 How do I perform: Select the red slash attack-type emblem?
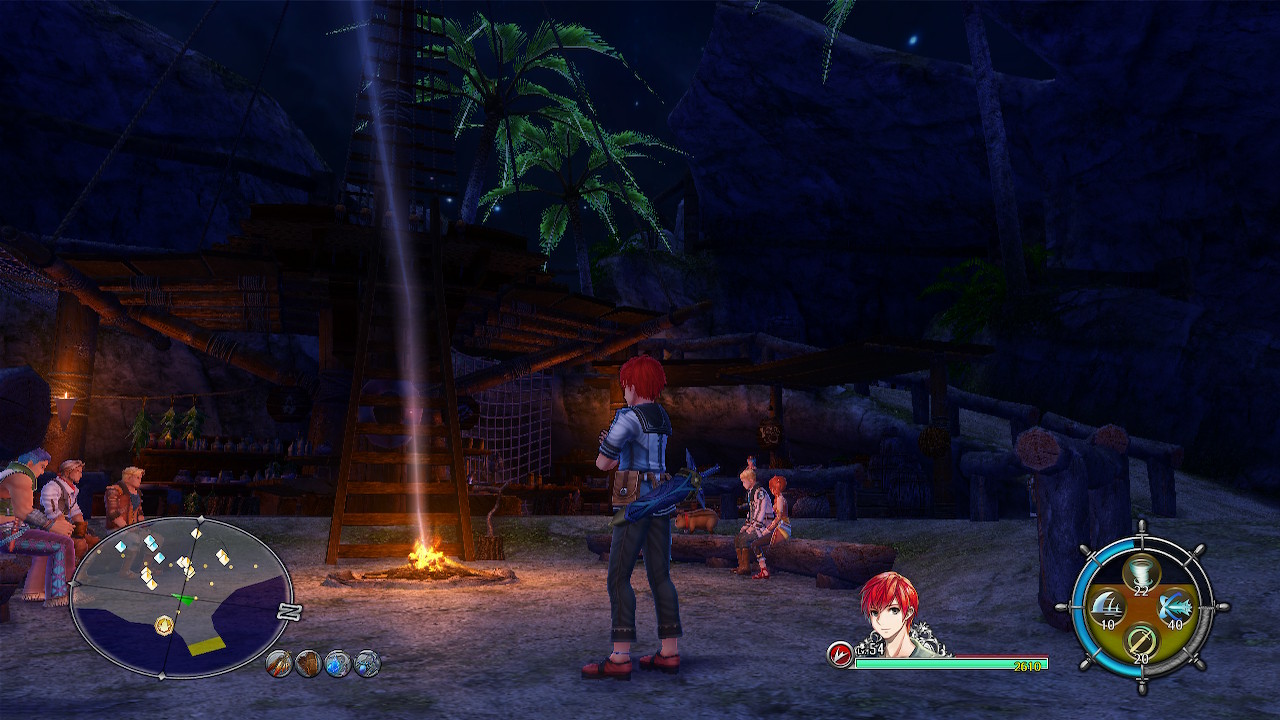tap(839, 654)
